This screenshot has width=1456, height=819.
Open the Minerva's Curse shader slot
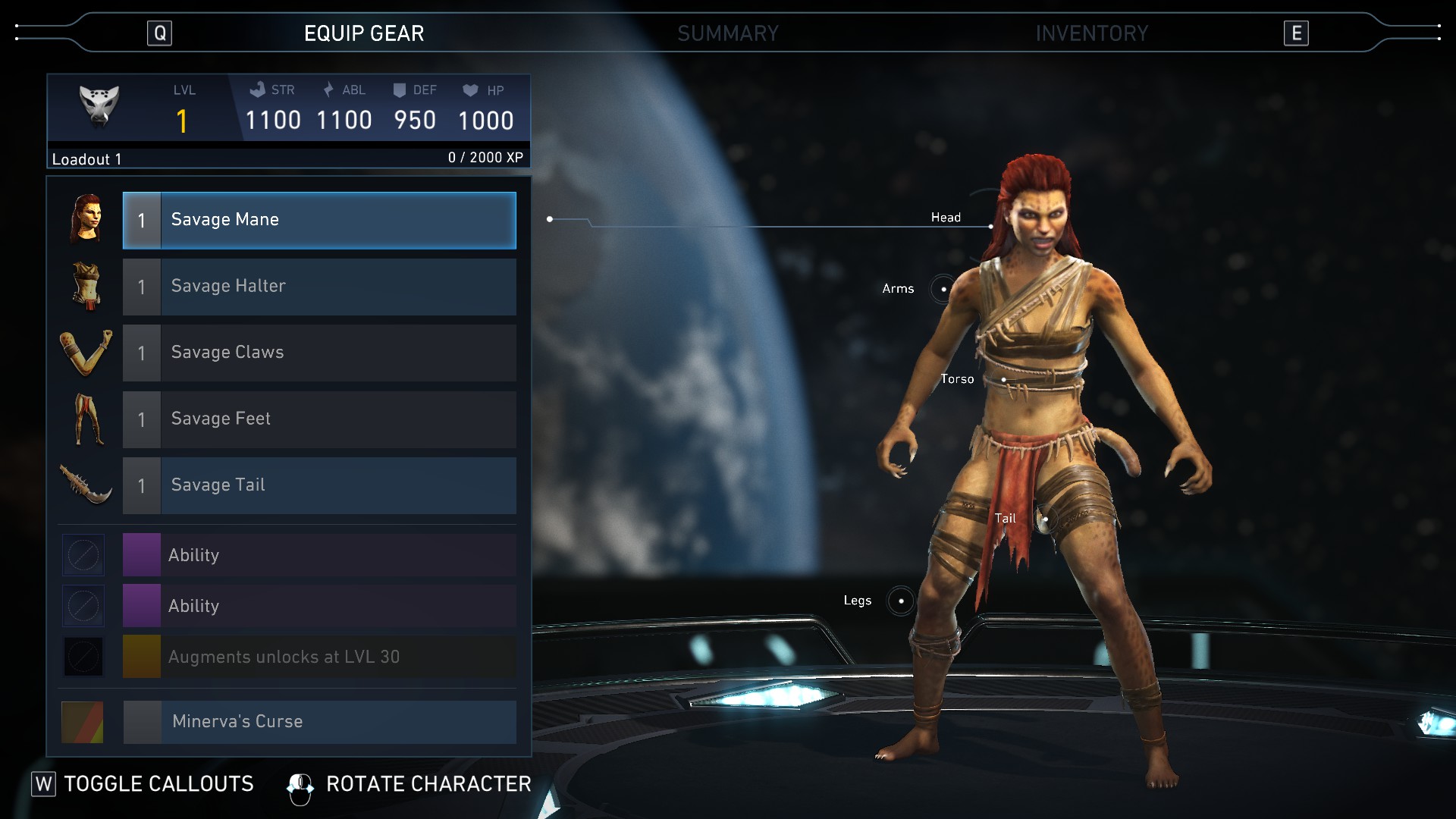coord(319,722)
